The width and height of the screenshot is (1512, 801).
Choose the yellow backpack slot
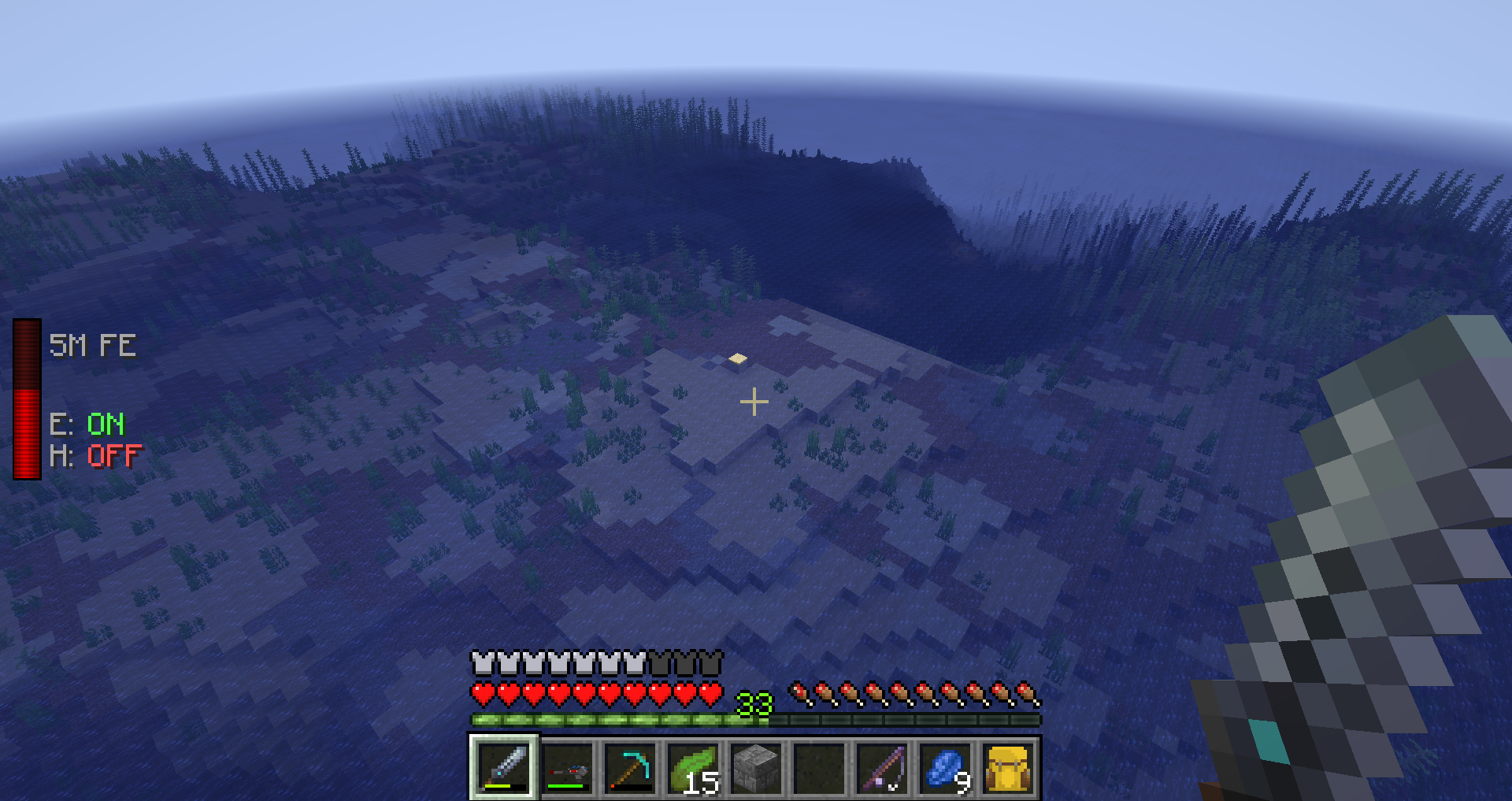point(1008,767)
